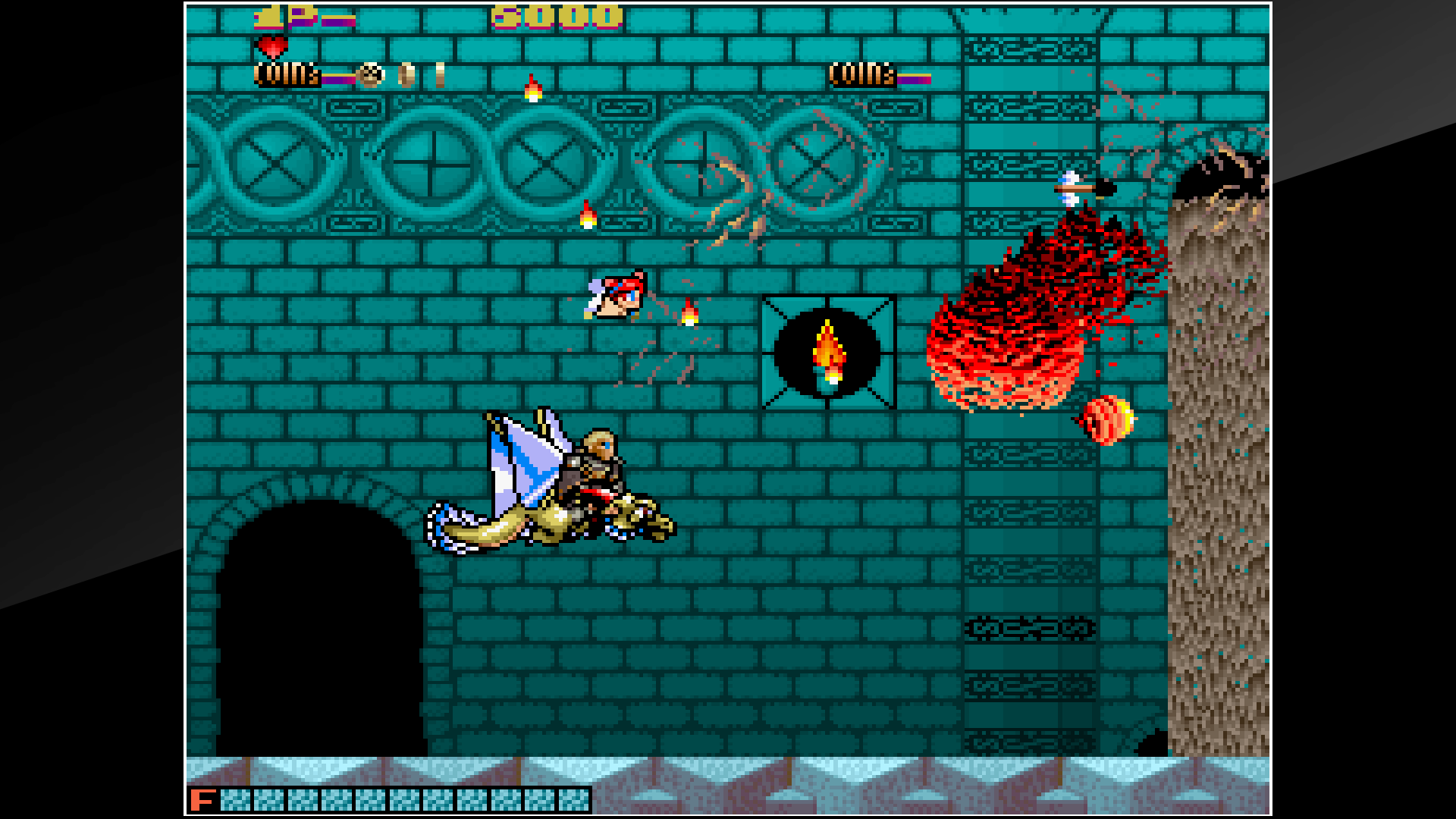The width and height of the screenshot is (1456, 819).
Task: Toggle the right COINS indicator
Action: [x=861, y=75]
